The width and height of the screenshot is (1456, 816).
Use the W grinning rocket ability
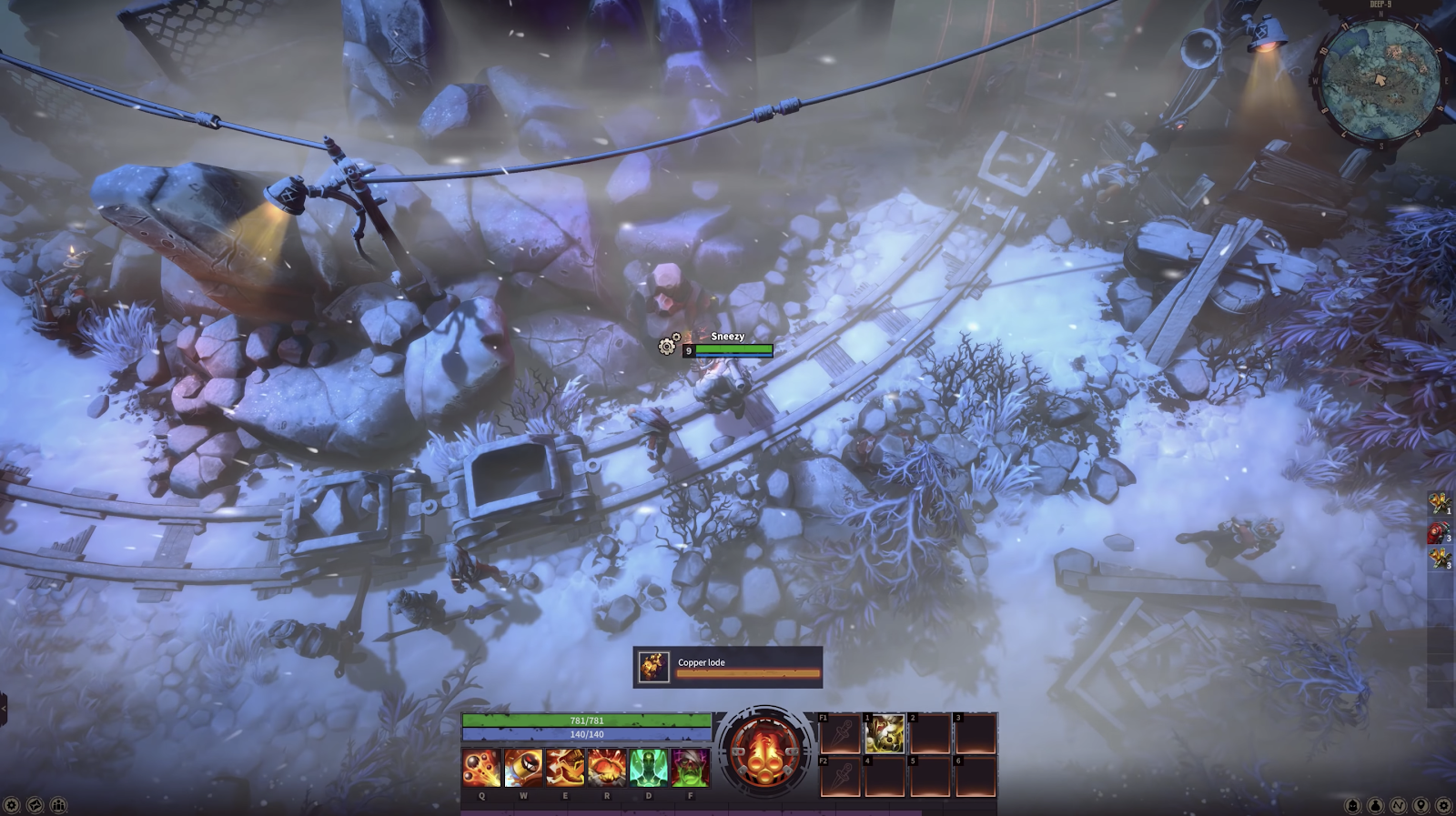tap(523, 767)
